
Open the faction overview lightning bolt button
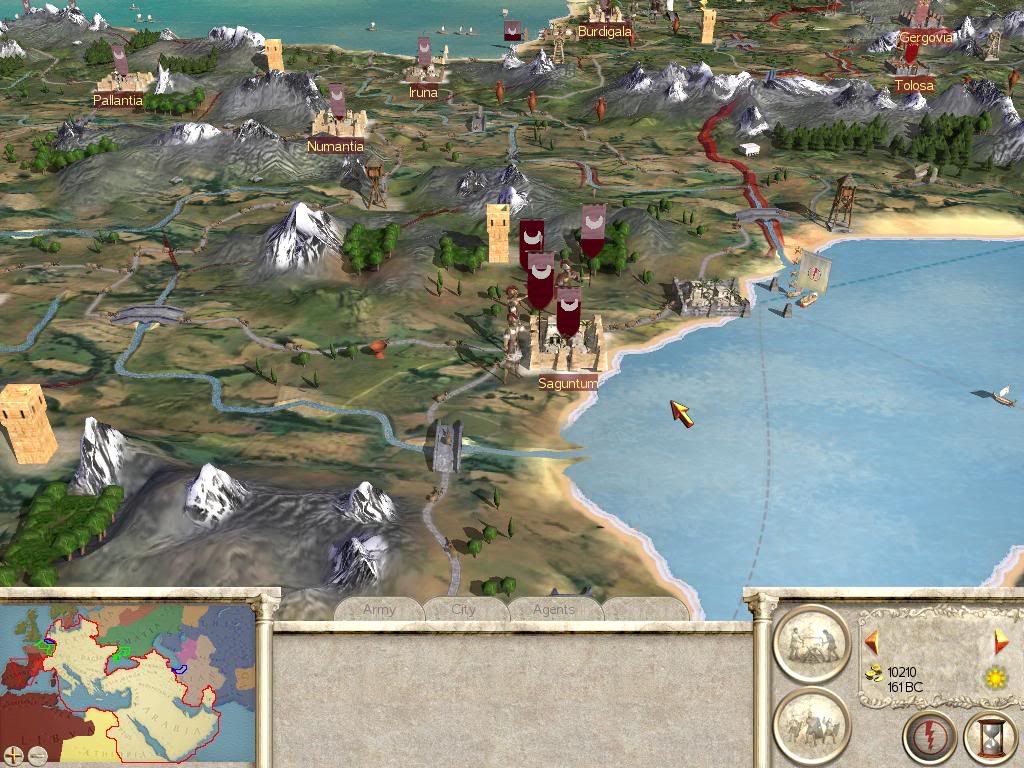tap(929, 738)
